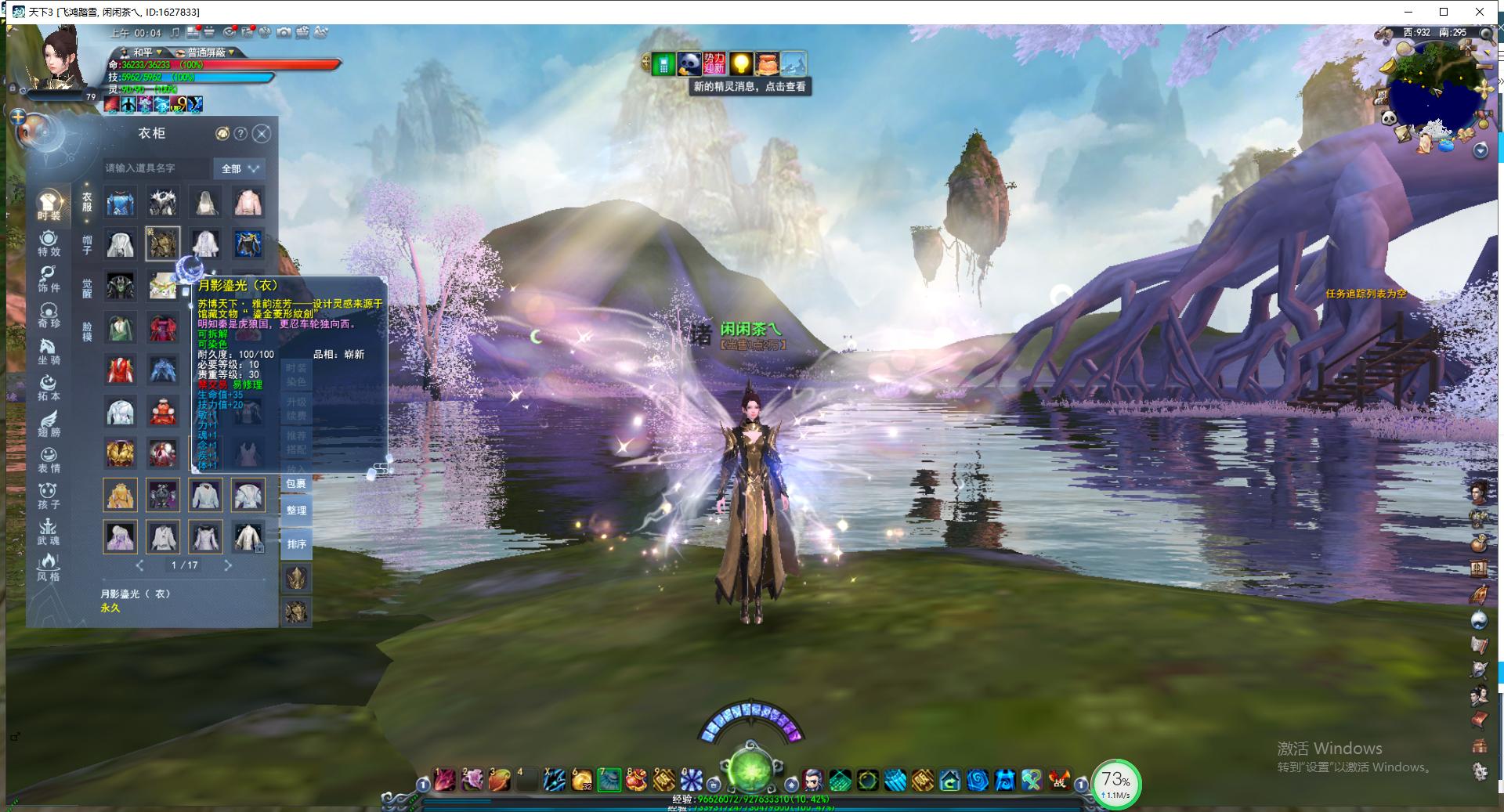Click the 排序 sort button
Viewport: 1504px width, 812px height.
click(x=296, y=544)
